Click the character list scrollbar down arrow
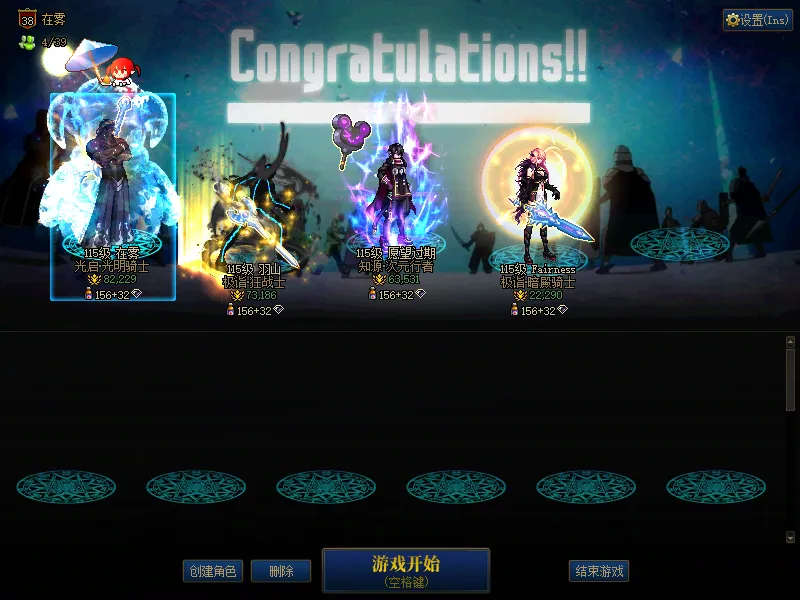Image resolution: width=800 pixels, height=600 pixels. click(x=790, y=538)
